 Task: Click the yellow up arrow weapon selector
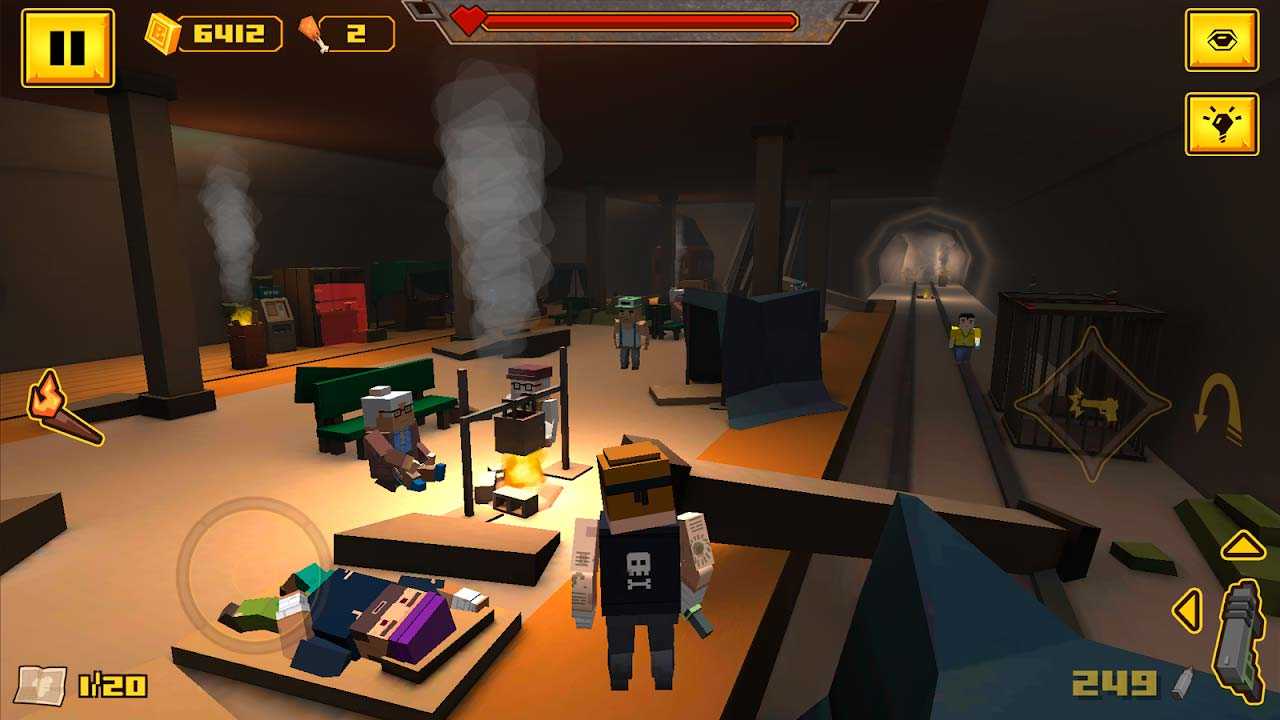click(x=1243, y=545)
